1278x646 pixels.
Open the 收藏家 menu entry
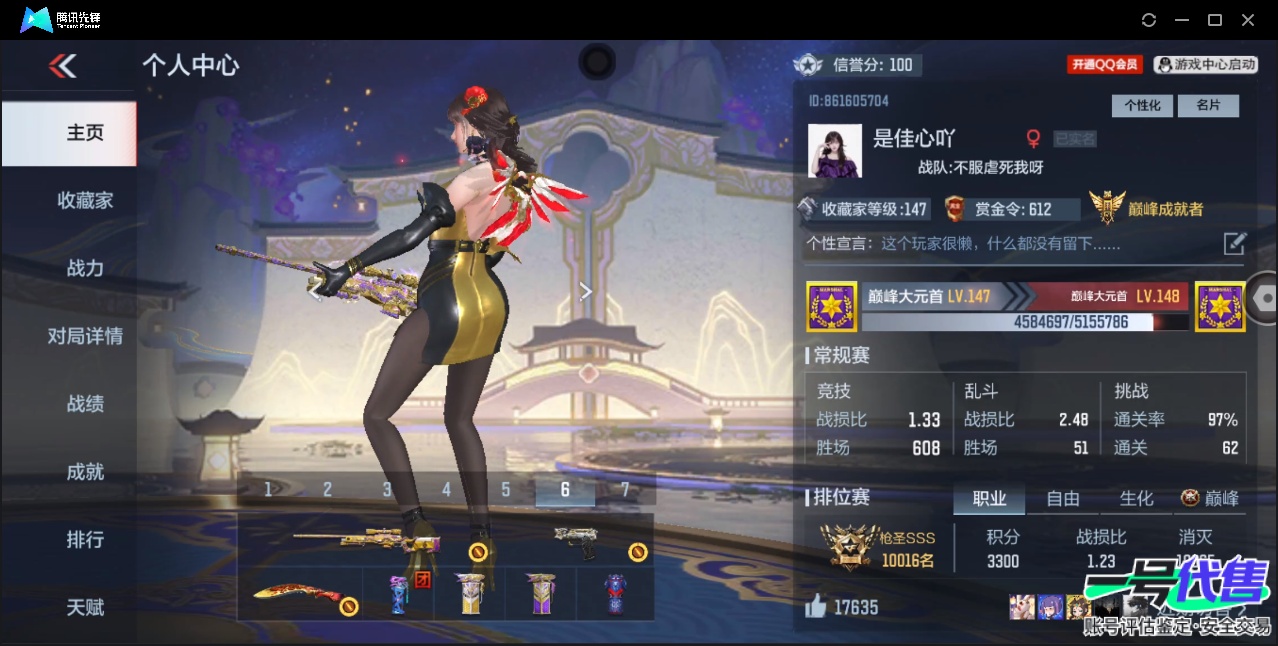85,200
